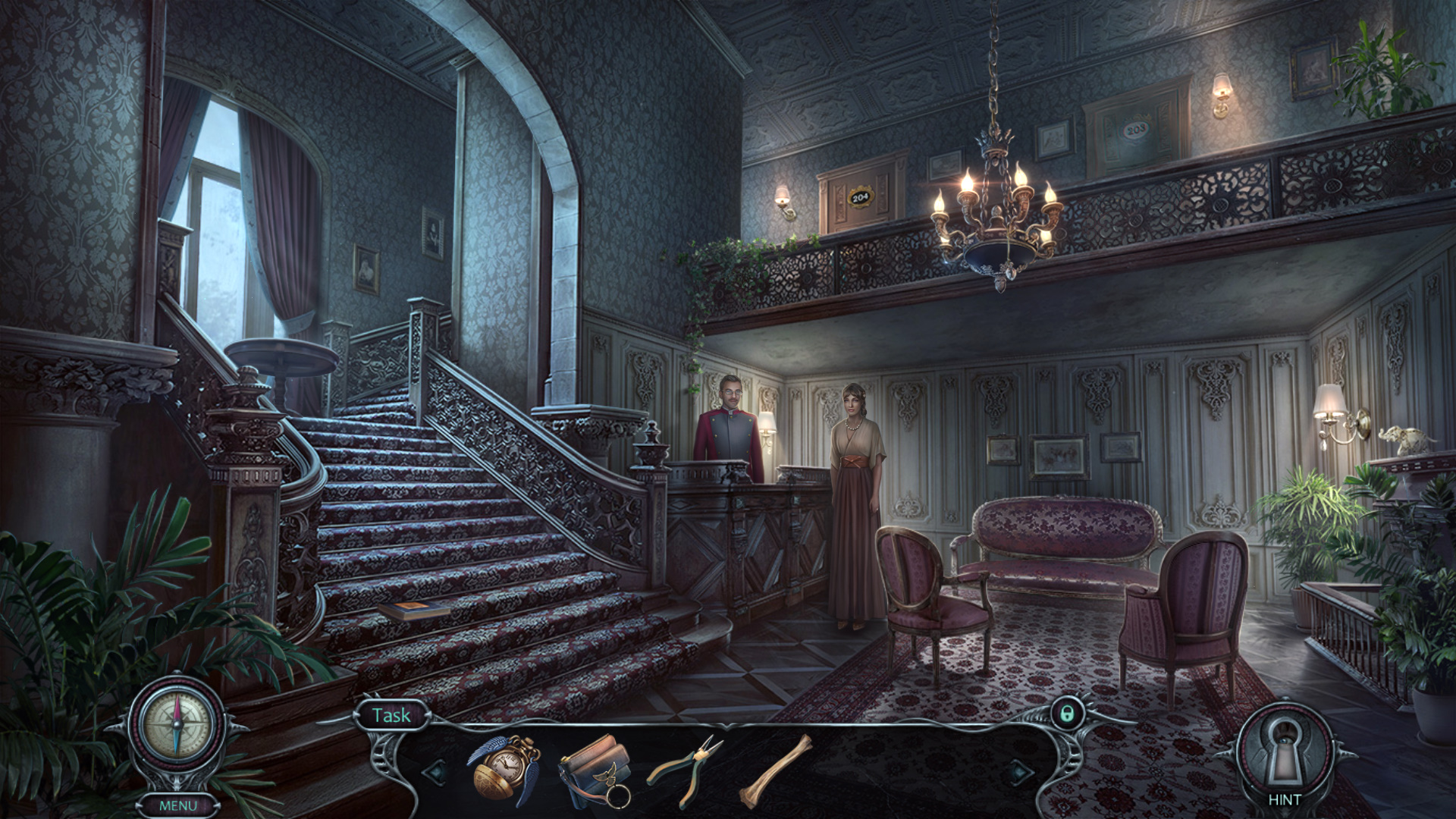Open the MENU button
The width and height of the screenshot is (1456, 819).
coord(178,805)
